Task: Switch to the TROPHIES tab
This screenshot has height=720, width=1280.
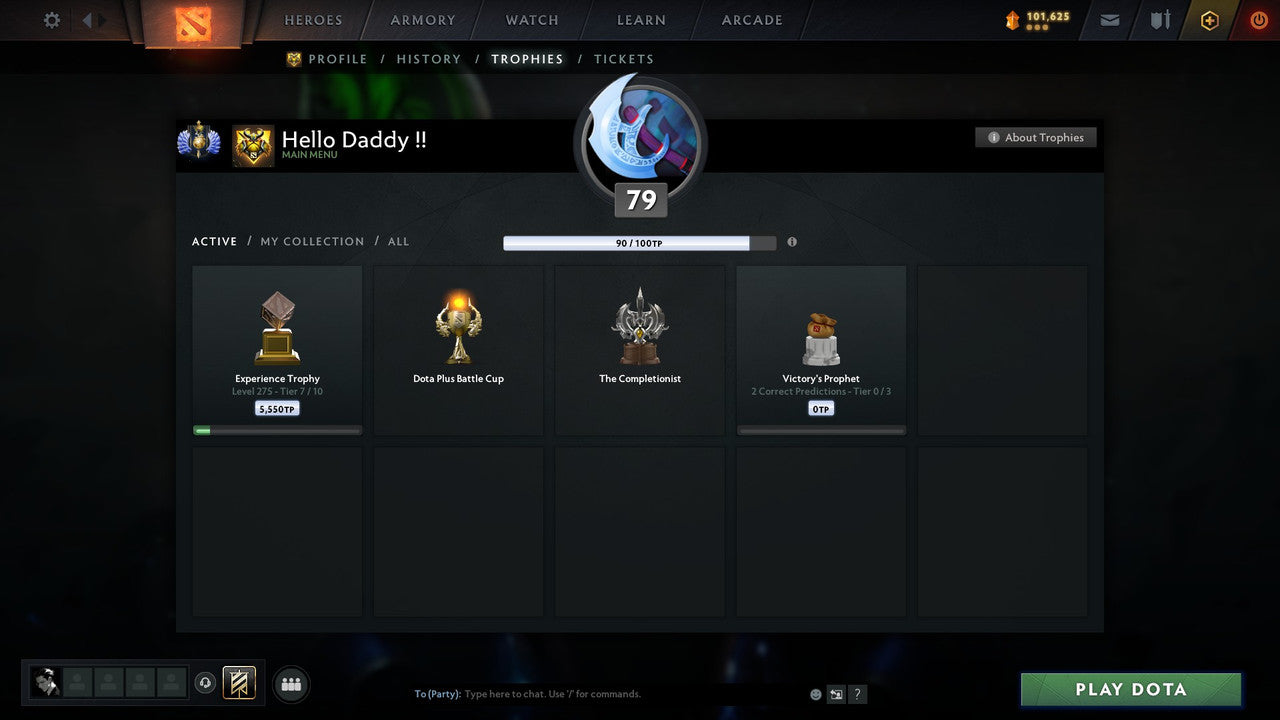Action: pyautogui.click(x=527, y=58)
